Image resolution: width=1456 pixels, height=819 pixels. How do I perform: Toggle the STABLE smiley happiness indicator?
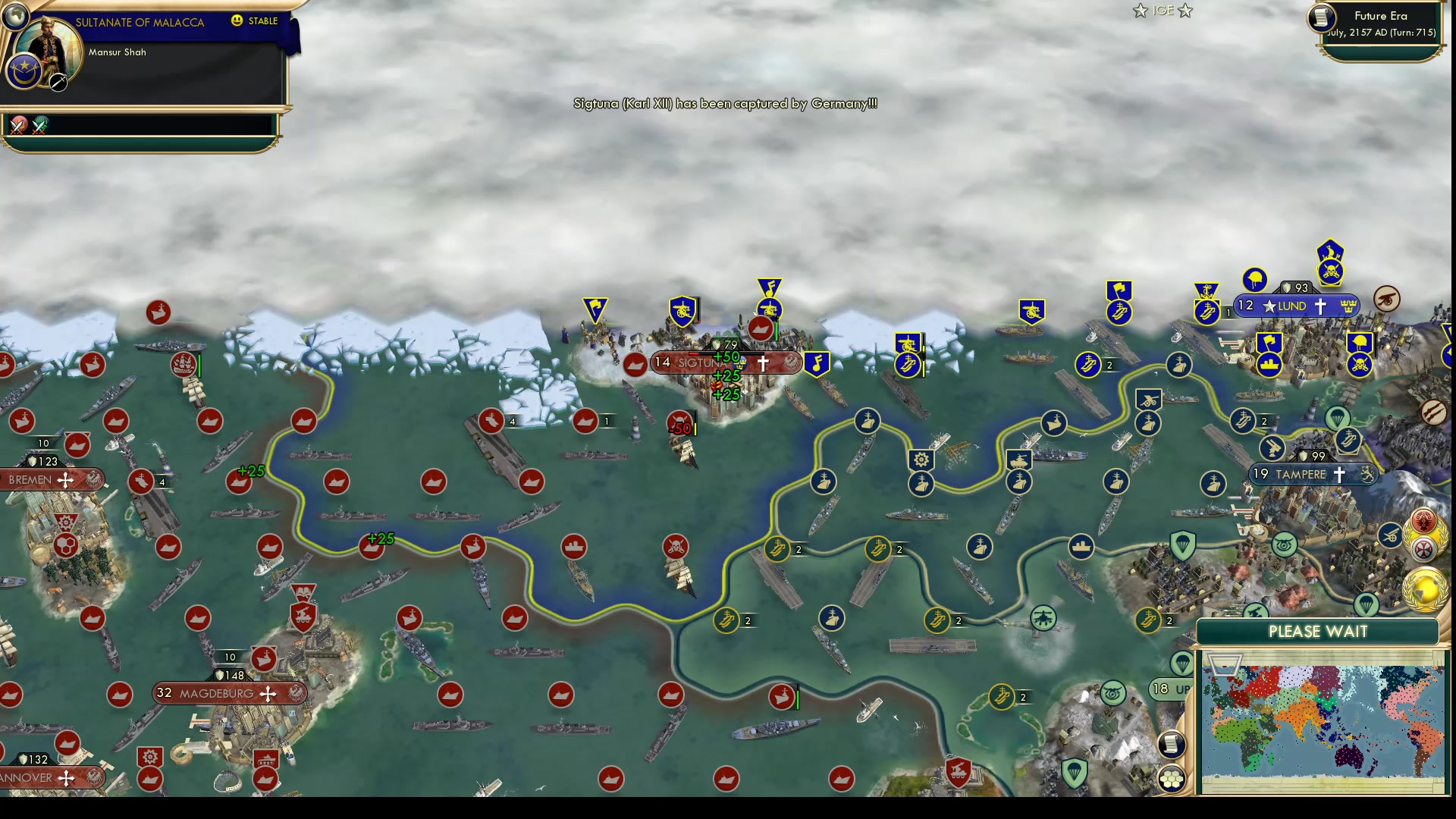tap(236, 20)
